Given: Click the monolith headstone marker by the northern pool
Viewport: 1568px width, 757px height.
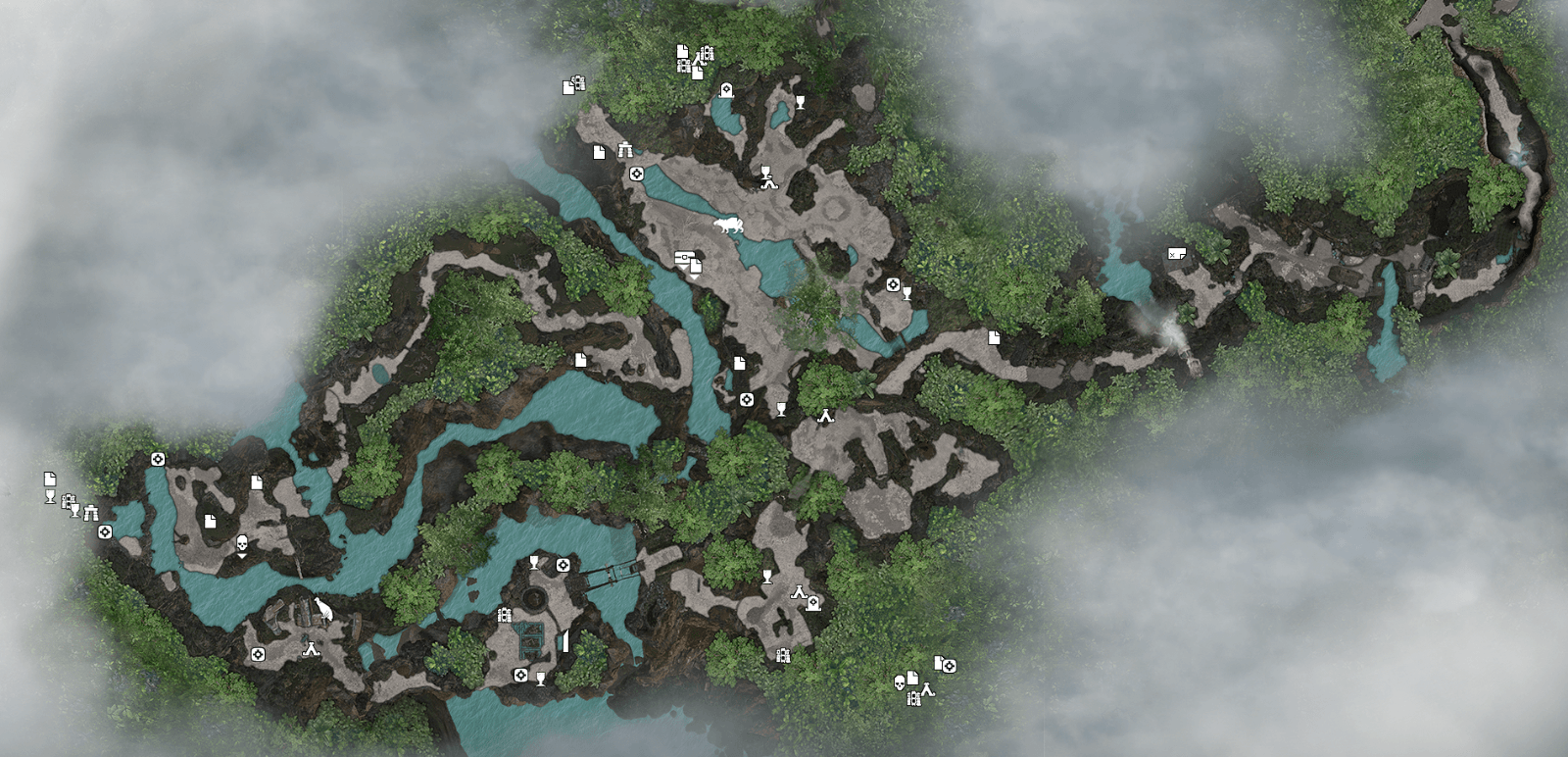Looking at the screenshot, I should point(726,88).
